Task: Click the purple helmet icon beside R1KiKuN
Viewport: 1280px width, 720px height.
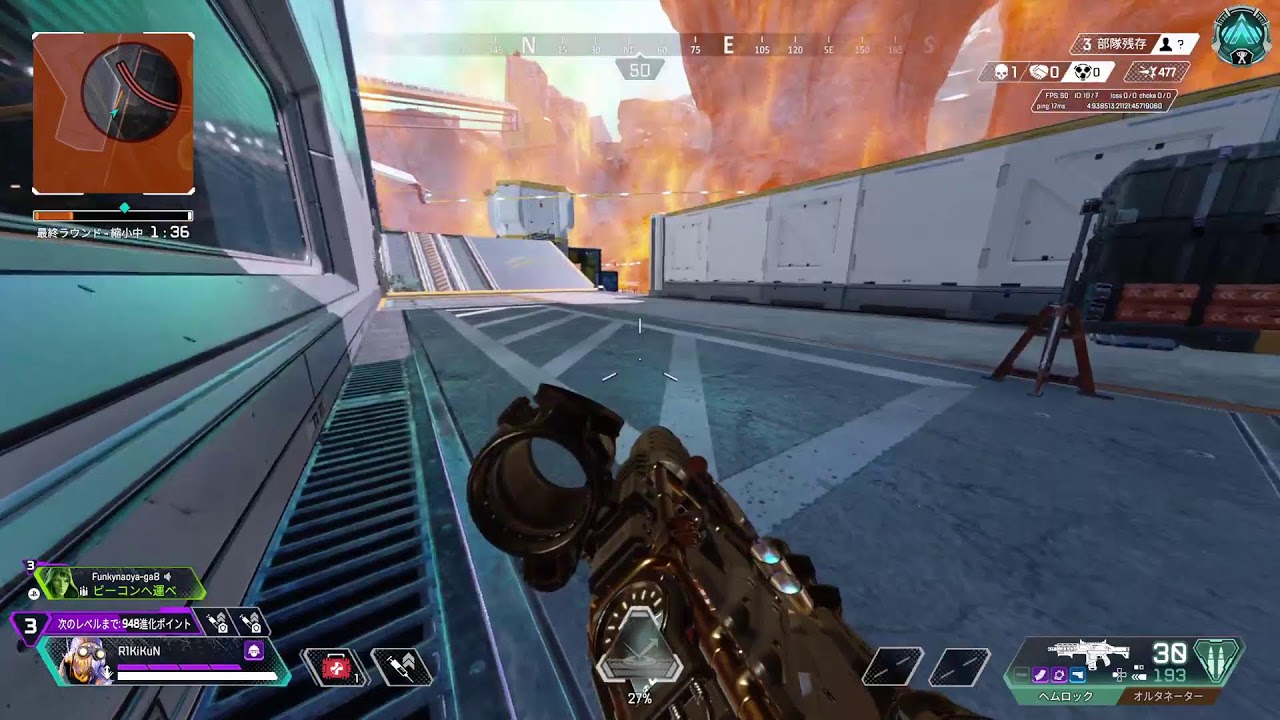Action: click(x=253, y=650)
